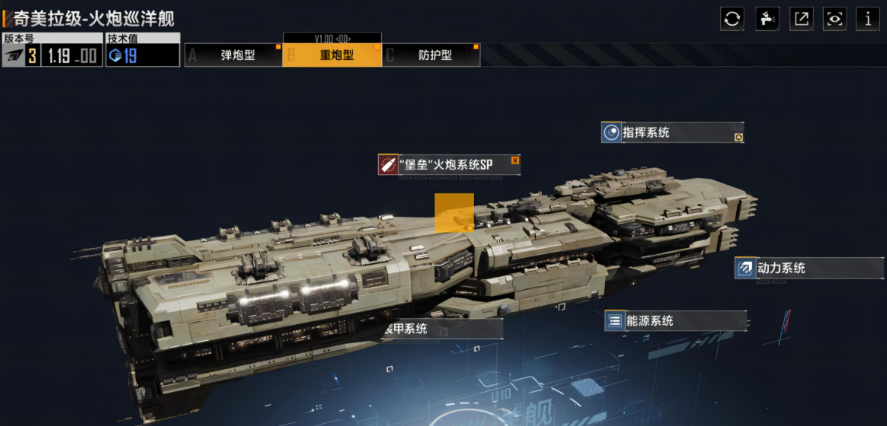Switch to the 弹炮型 variant tab
This screenshot has width=887, height=426.
tap(233, 56)
